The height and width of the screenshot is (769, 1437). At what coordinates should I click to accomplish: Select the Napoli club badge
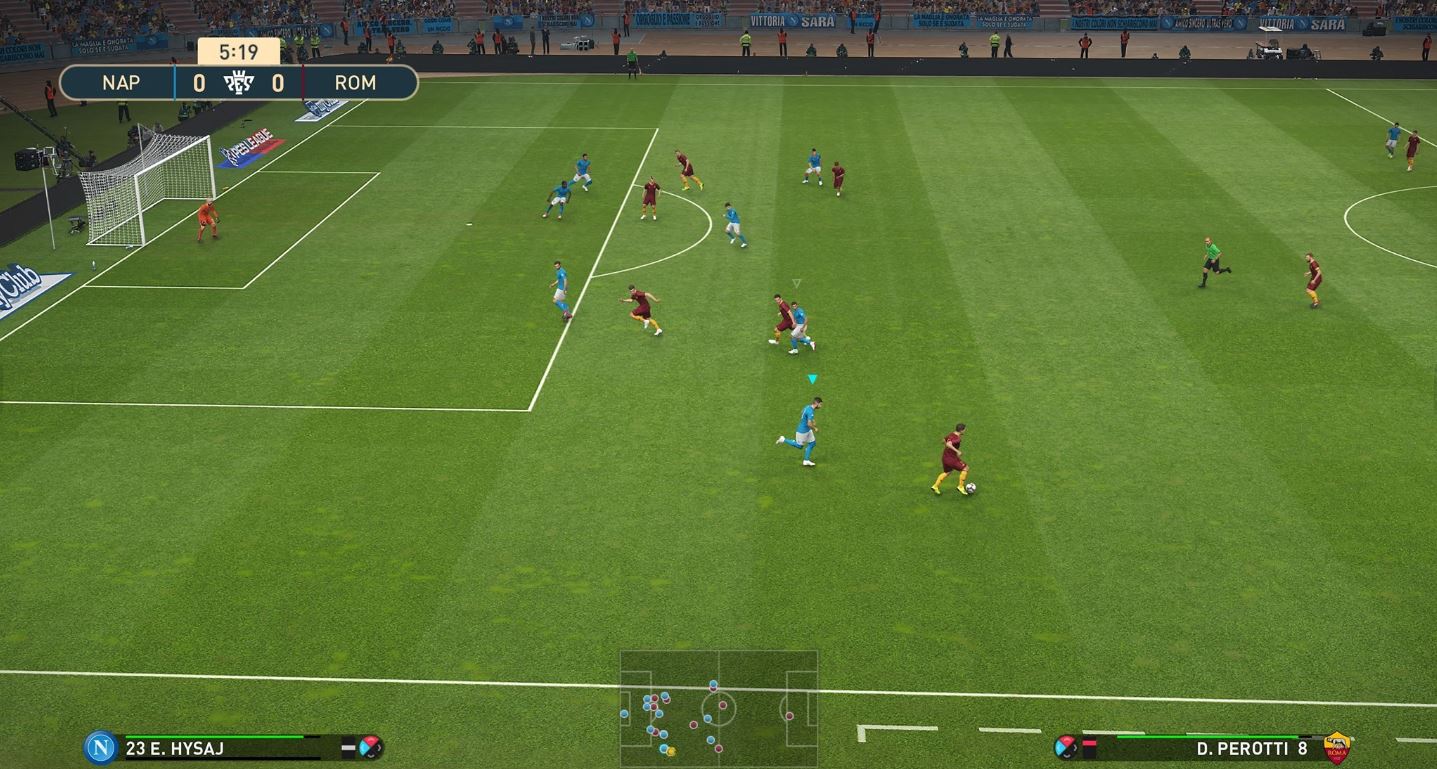tap(100, 747)
